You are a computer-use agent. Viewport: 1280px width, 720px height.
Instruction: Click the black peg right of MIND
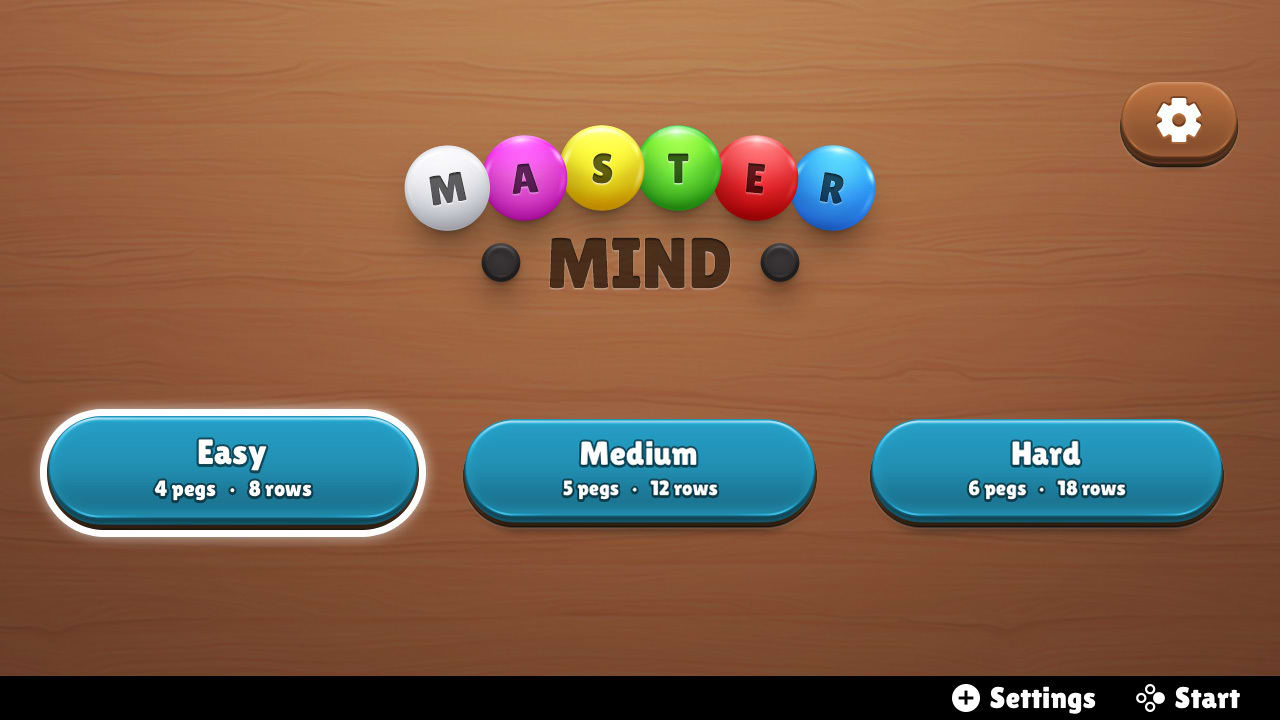[777, 262]
